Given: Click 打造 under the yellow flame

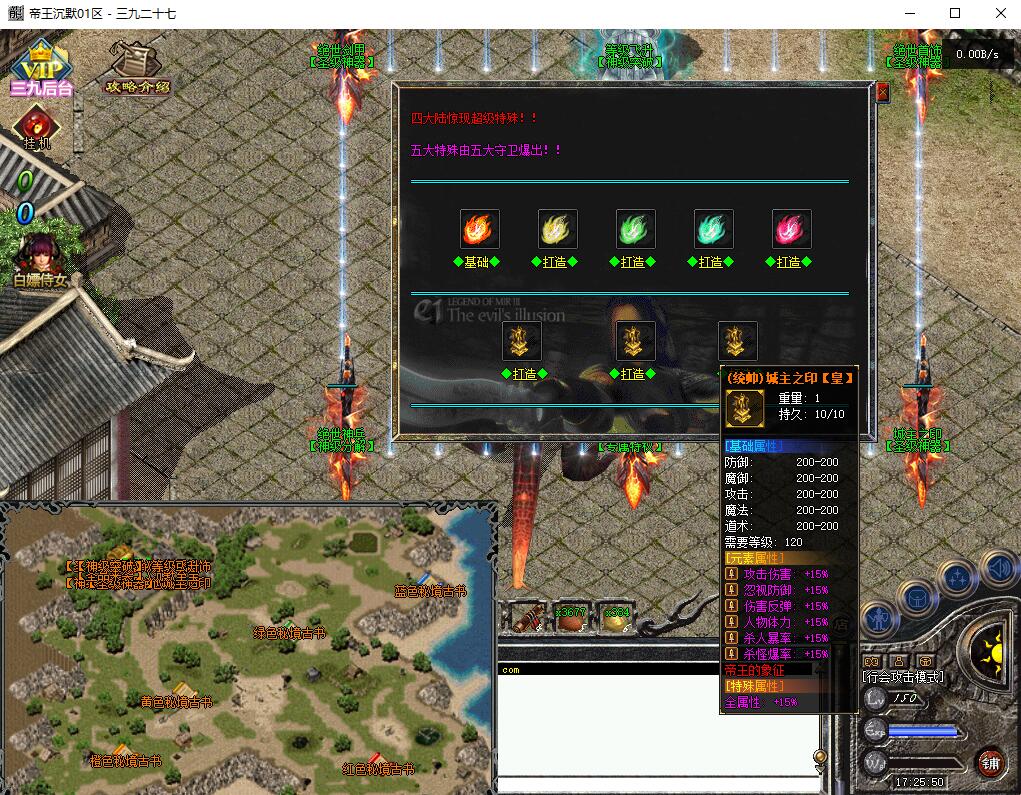Looking at the screenshot, I should pos(557,262).
